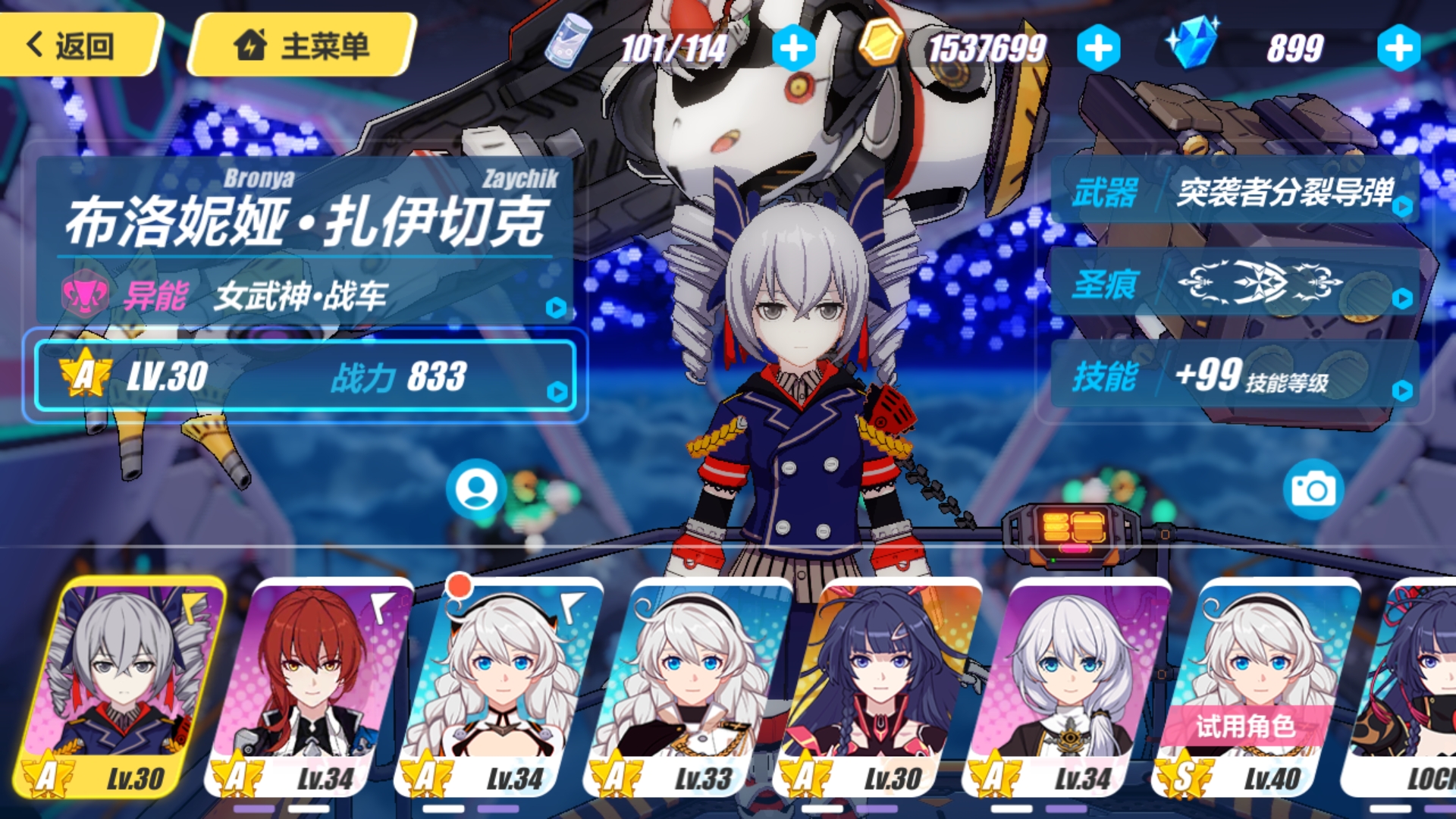Click the plus button beside the coin count
The width and height of the screenshot is (1456, 819).
coord(1099,47)
